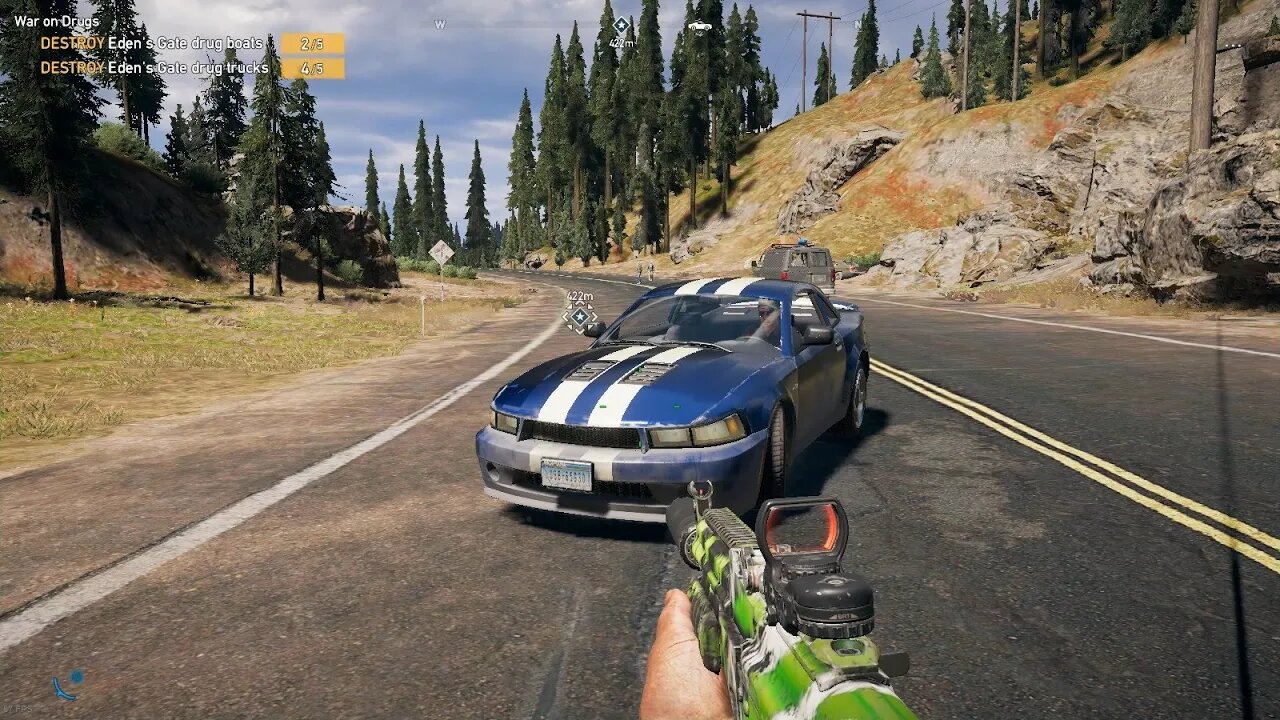The width and height of the screenshot is (1280, 720).
Task: Select the star waypoint marker on the road
Action: pos(580,316)
